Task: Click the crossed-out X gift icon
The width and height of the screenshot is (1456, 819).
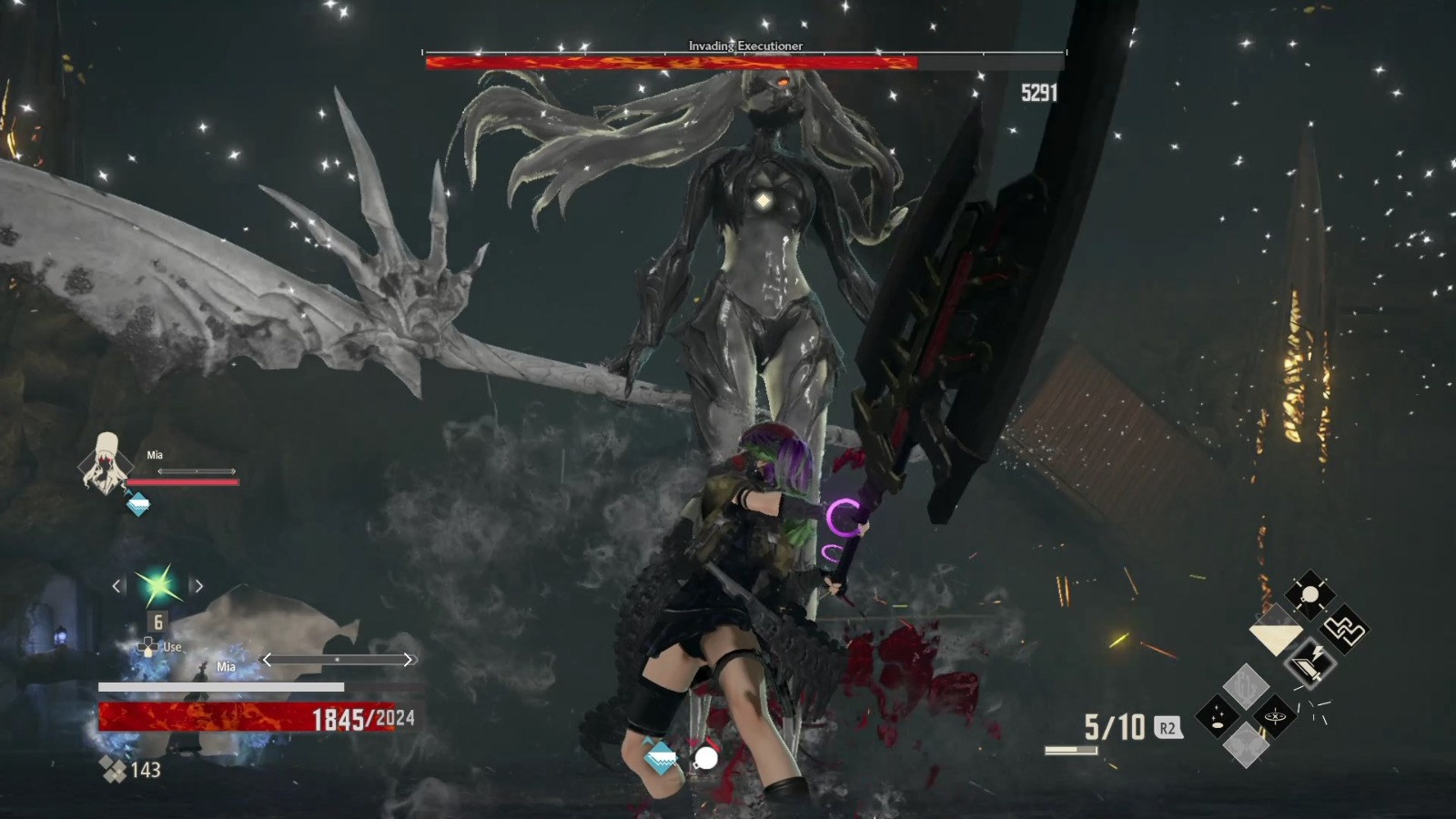Action: click(1274, 716)
